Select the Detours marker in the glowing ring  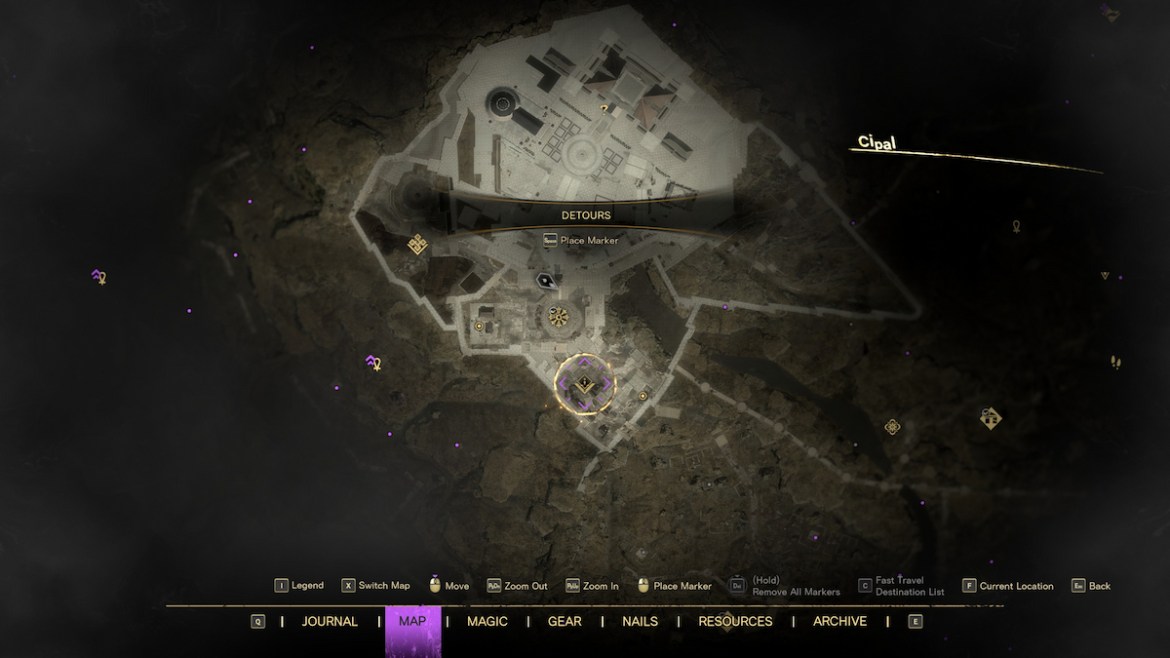585,385
